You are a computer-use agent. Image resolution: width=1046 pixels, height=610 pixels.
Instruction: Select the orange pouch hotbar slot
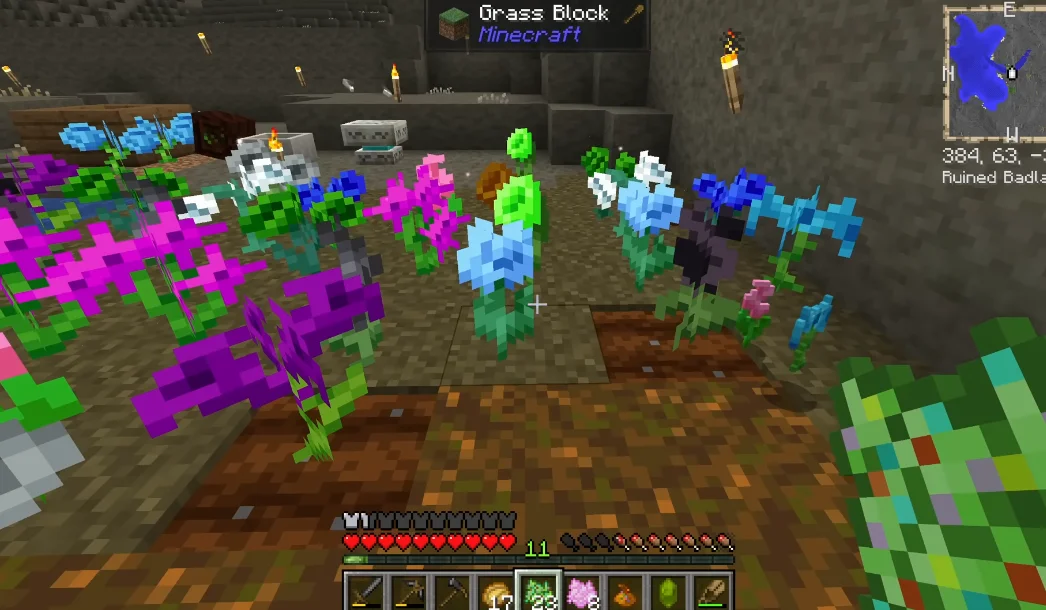[624, 591]
